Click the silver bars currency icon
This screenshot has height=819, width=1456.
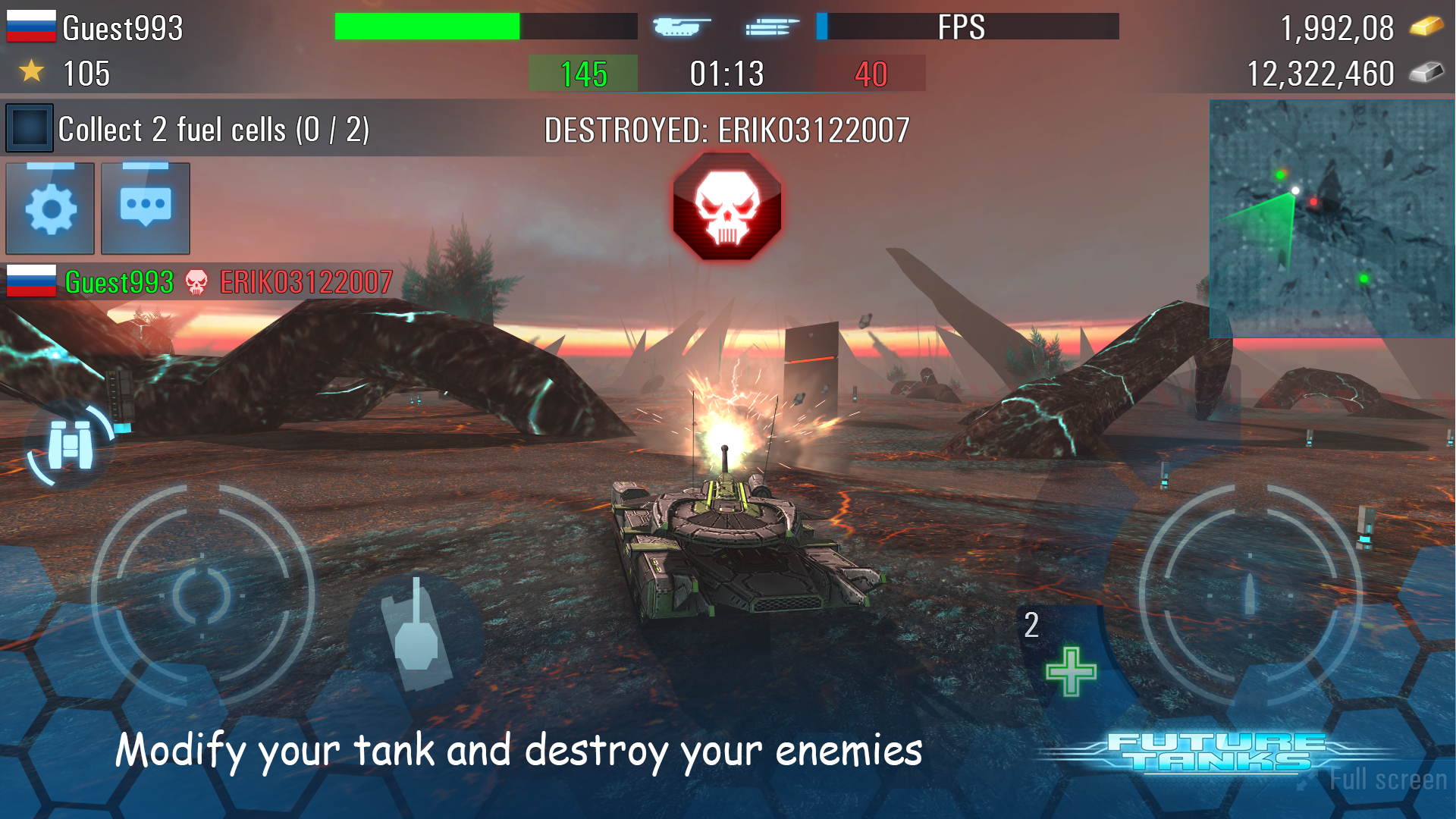[1429, 73]
